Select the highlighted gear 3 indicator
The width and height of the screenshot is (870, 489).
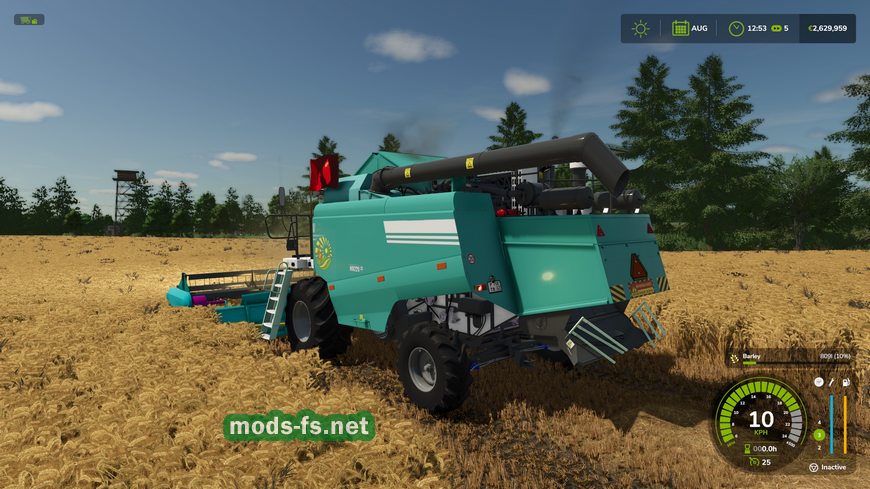(819, 434)
